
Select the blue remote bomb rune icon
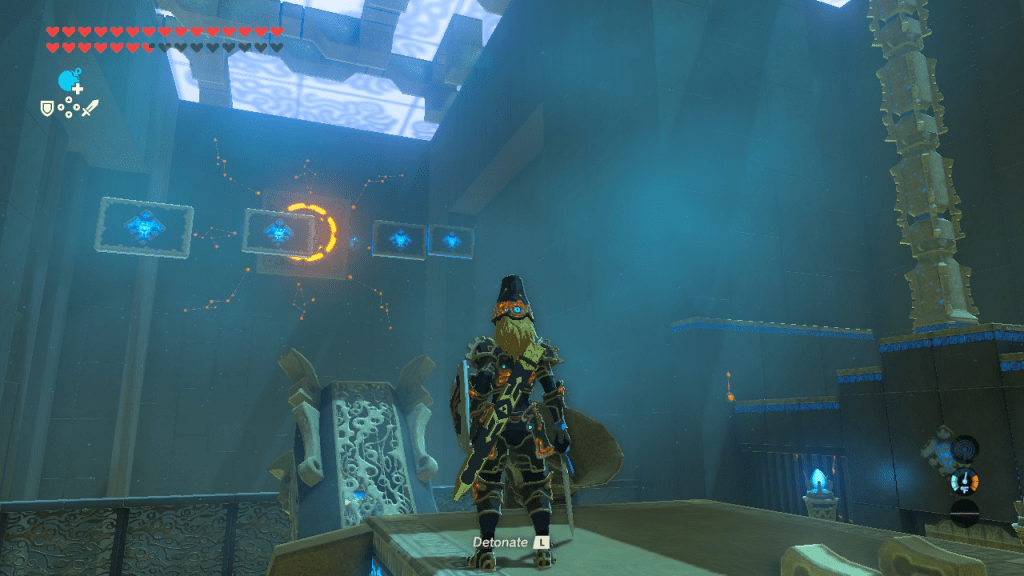tap(68, 79)
